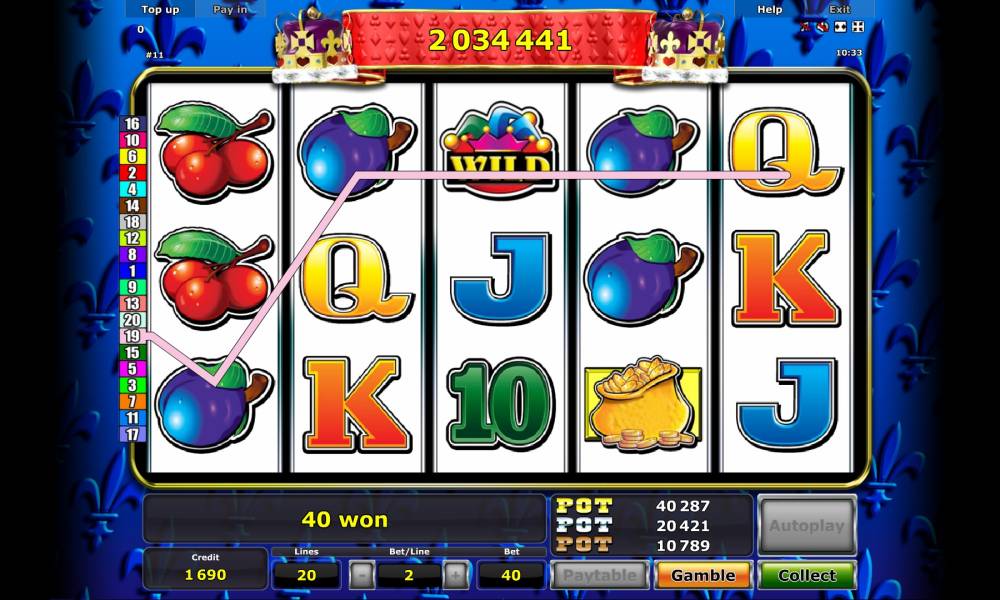This screenshot has width=1000, height=600.
Task: Choose payline number 17 marker
Action: (132, 434)
